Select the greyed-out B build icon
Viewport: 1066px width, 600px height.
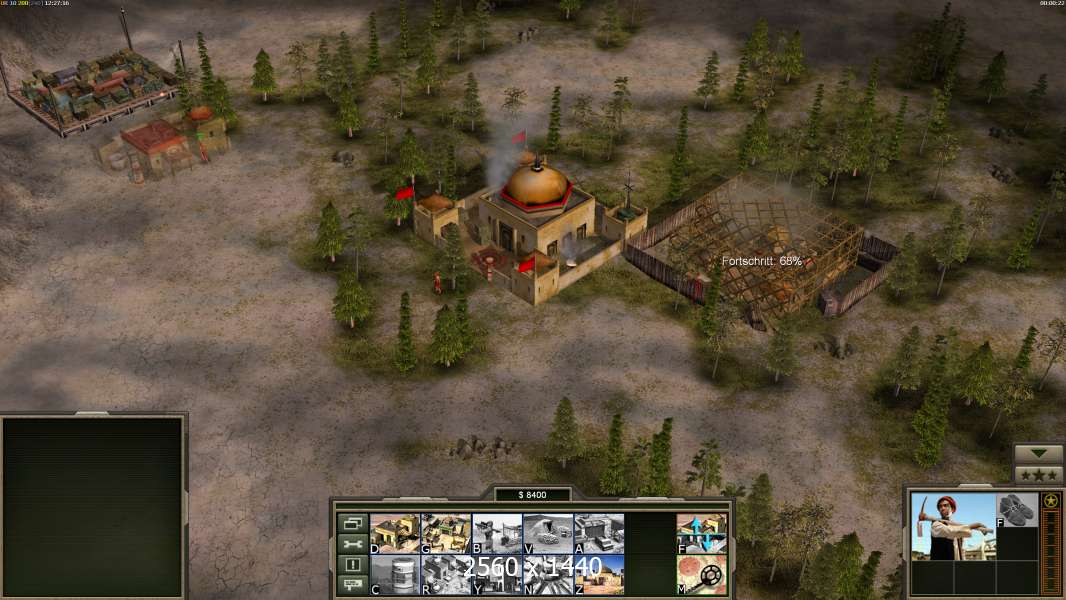(496, 533)
